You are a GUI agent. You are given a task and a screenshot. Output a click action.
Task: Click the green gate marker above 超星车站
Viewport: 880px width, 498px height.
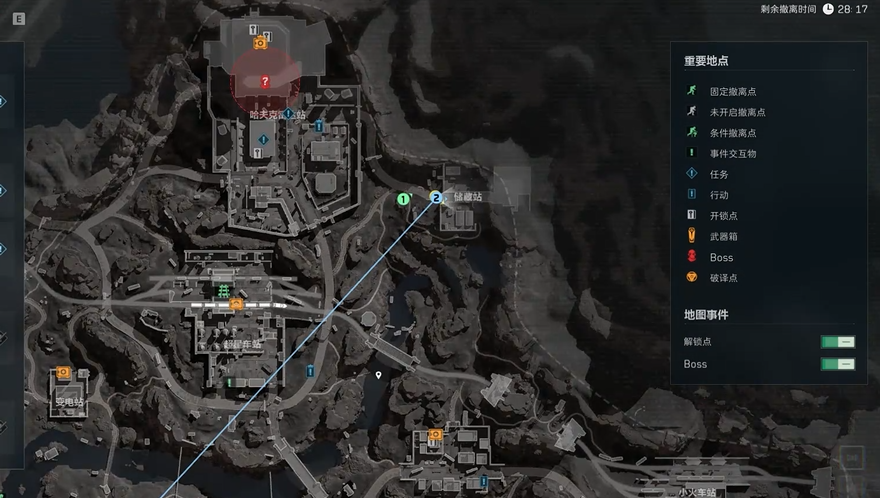(220, 290)
